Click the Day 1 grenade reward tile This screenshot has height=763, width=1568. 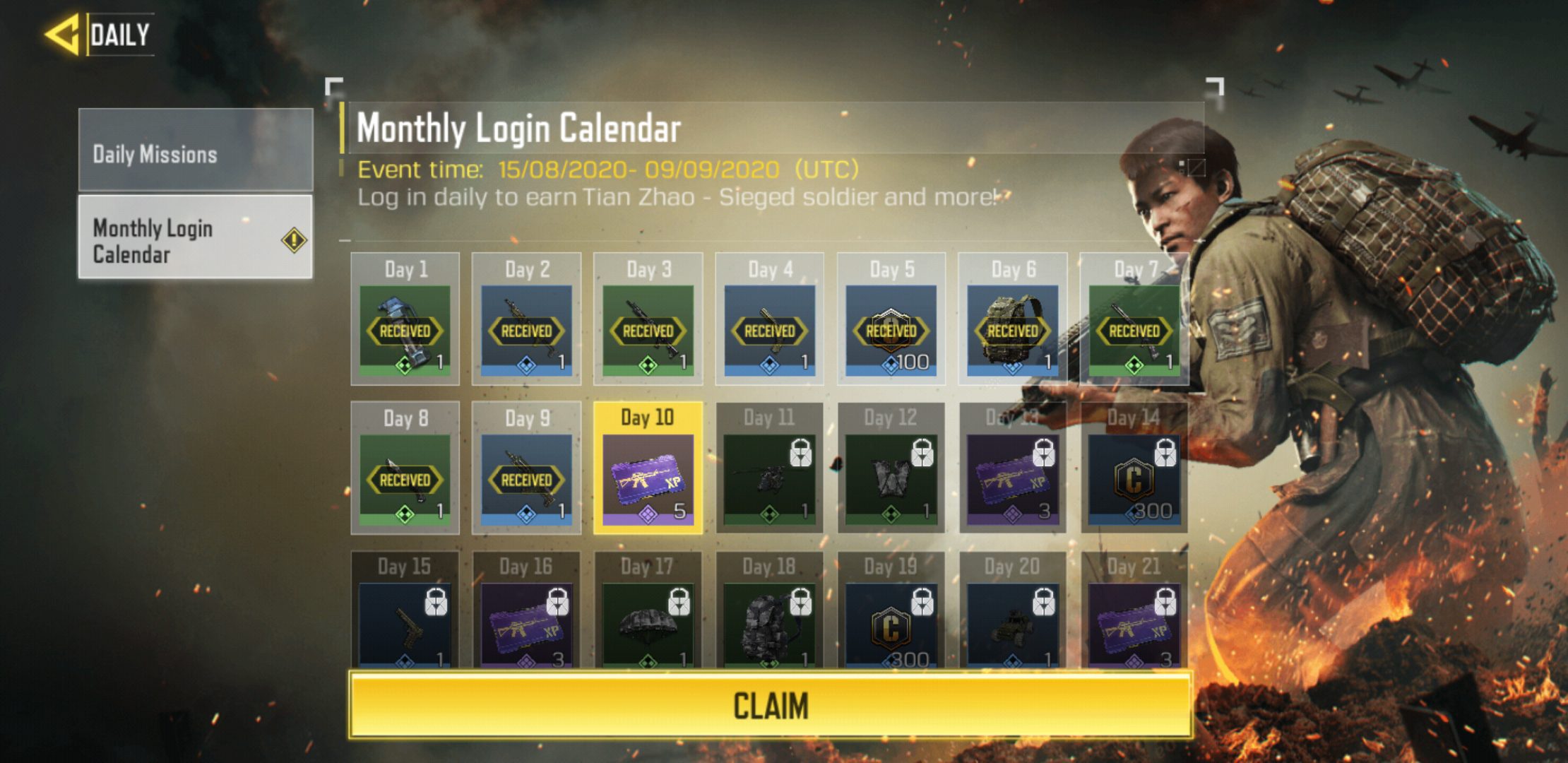tap(405, 329)
